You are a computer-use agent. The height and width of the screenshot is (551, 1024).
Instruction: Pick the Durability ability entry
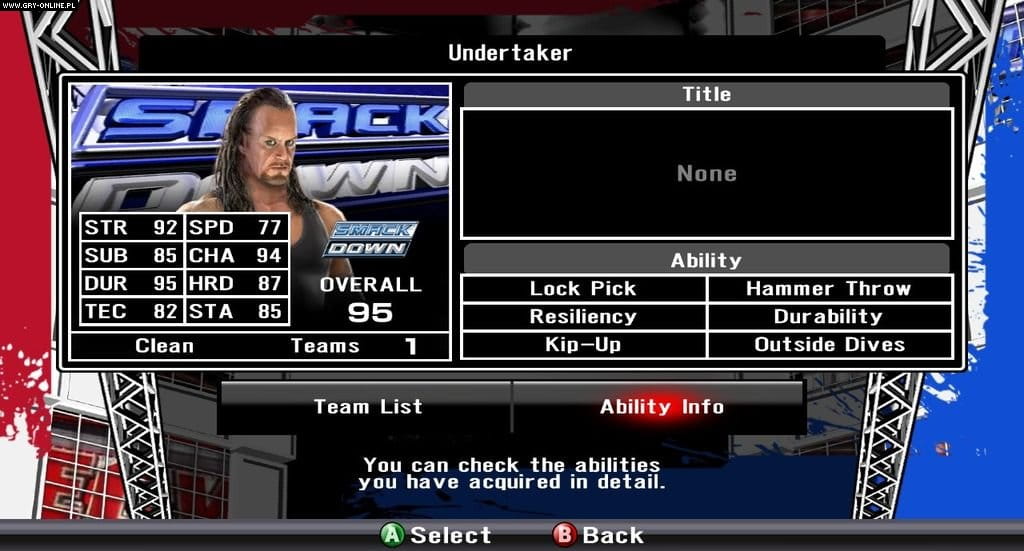coord(829,317)
